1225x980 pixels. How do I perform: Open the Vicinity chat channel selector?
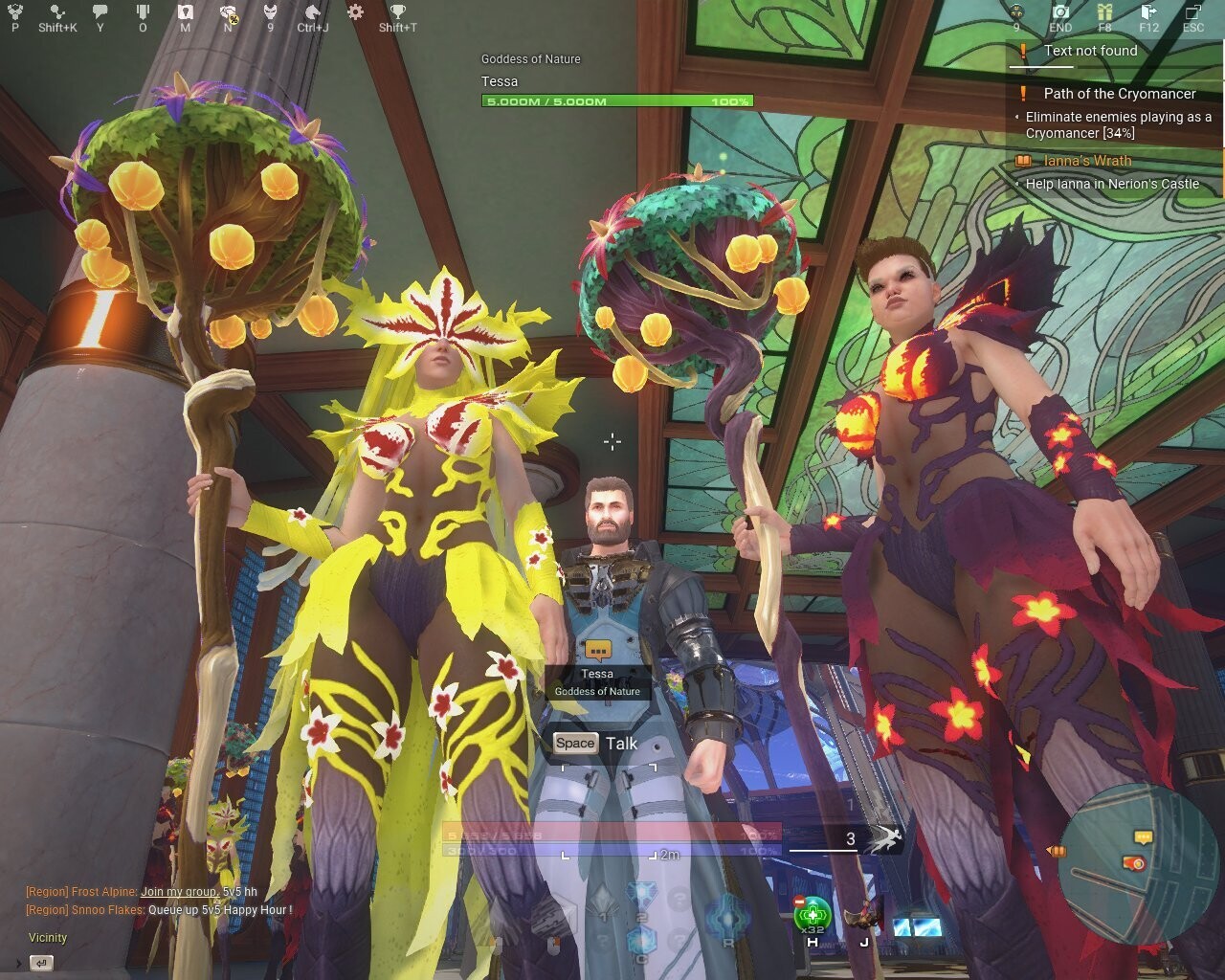[x=46, y=938]
